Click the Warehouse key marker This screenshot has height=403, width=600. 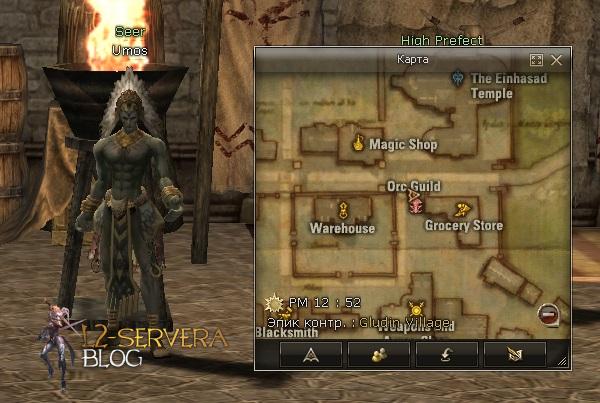342,209
